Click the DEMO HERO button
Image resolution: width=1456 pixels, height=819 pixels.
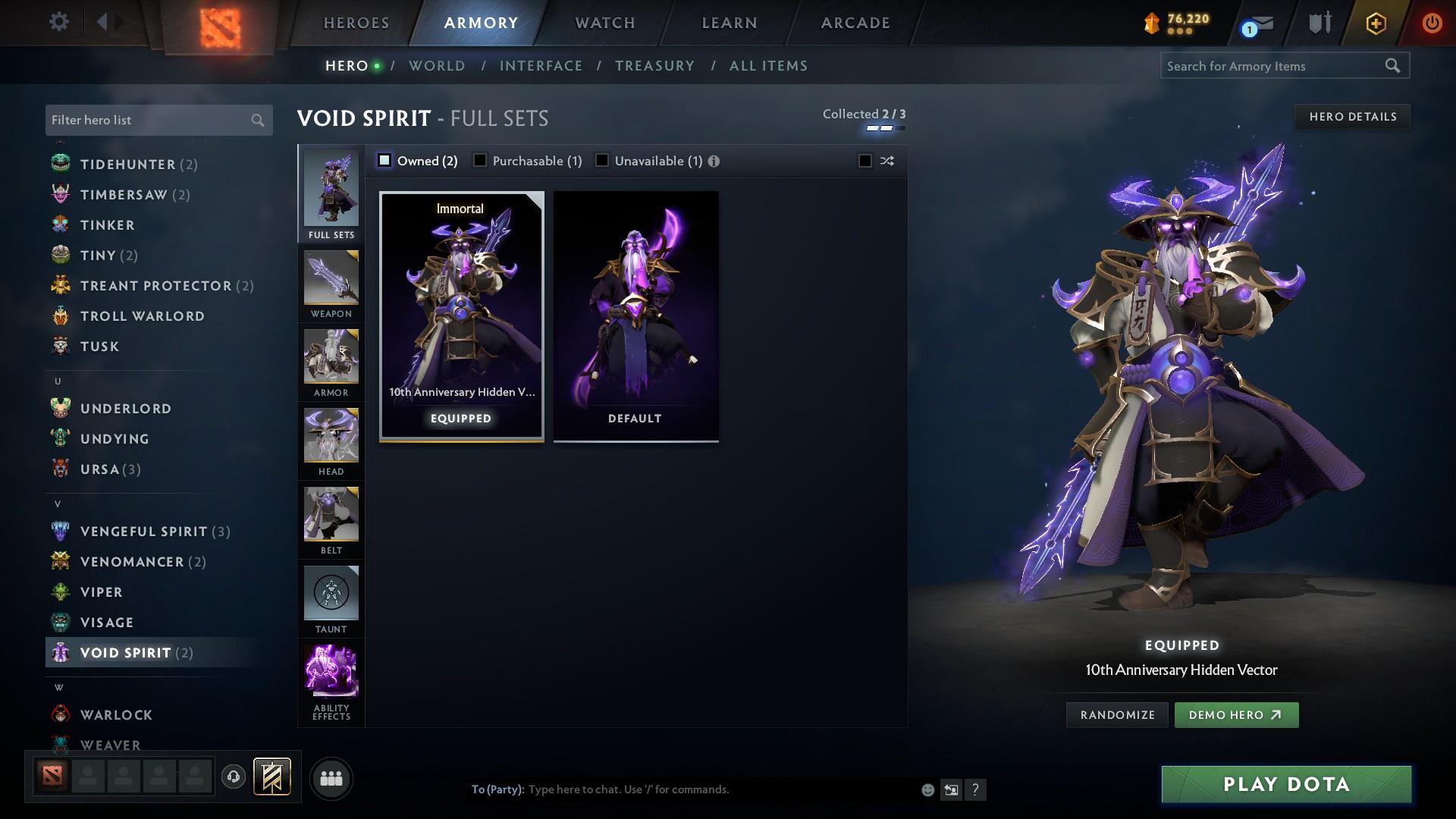(x=1236, y=714)
